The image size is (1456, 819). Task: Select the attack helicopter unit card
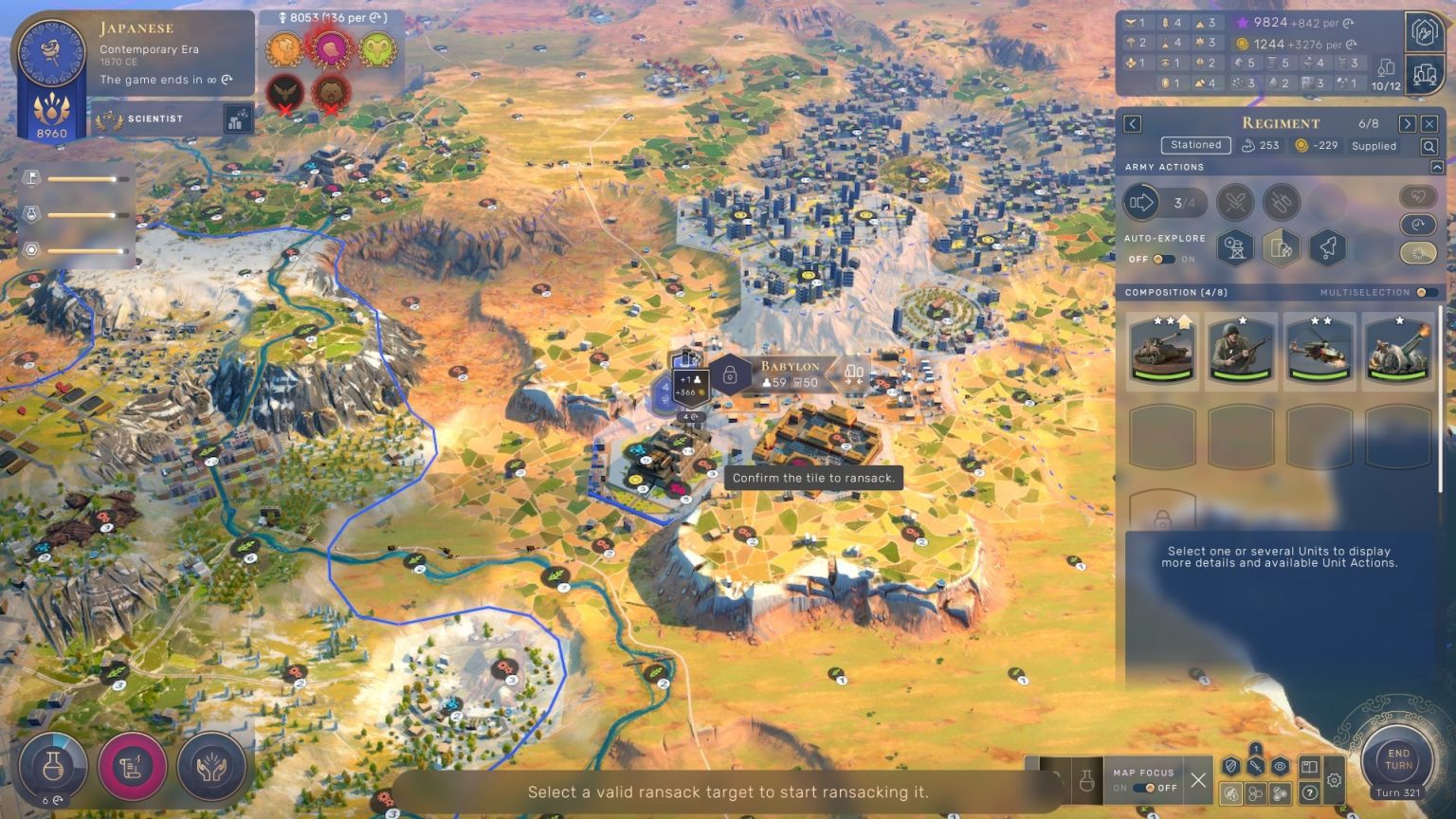pyautogui.click(x=1319, y=352)
